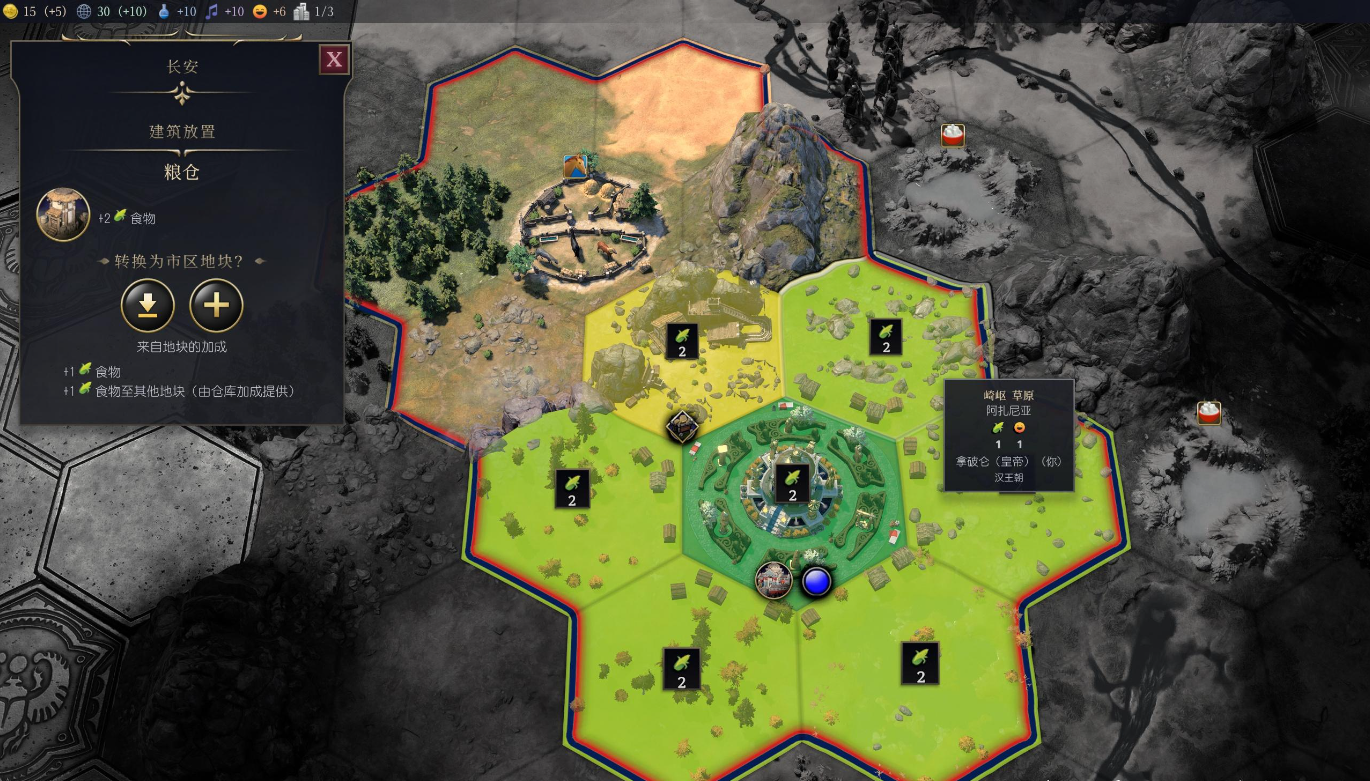Click the smiley face resource icon
The height and width of the screenshot is (781, 1370).
260,11
